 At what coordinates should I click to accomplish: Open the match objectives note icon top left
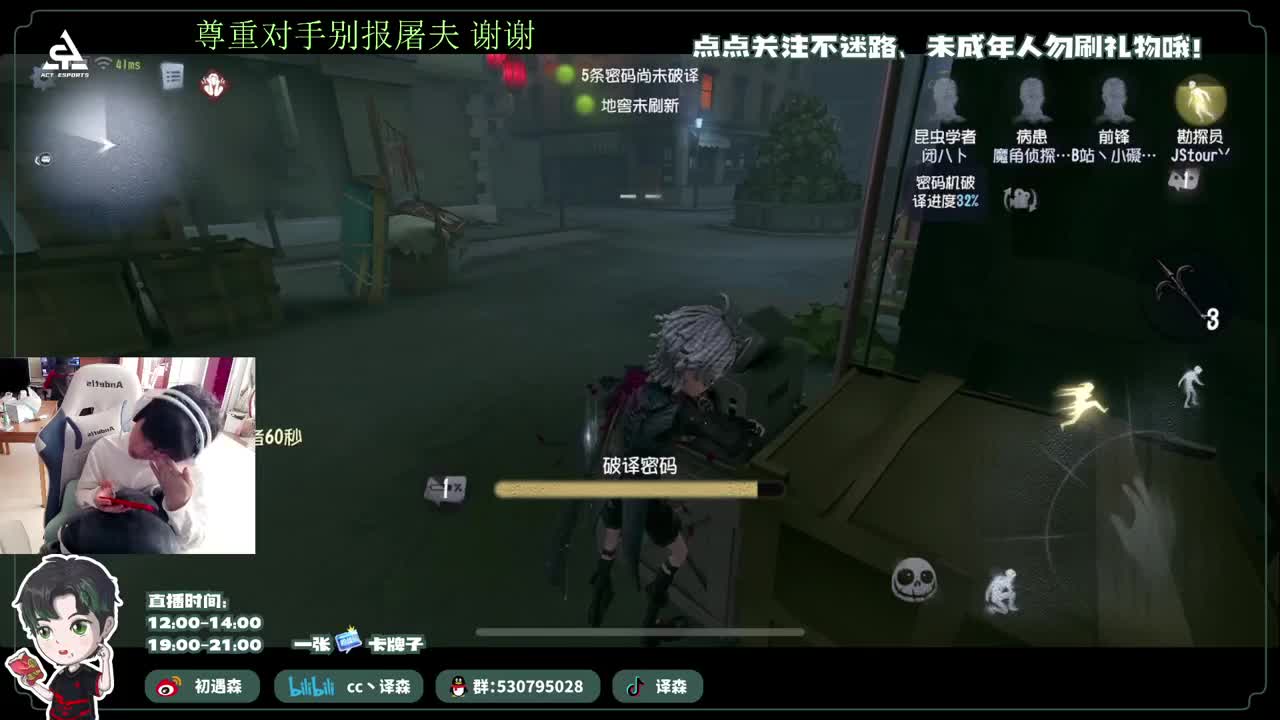click(x=171, y=77)
